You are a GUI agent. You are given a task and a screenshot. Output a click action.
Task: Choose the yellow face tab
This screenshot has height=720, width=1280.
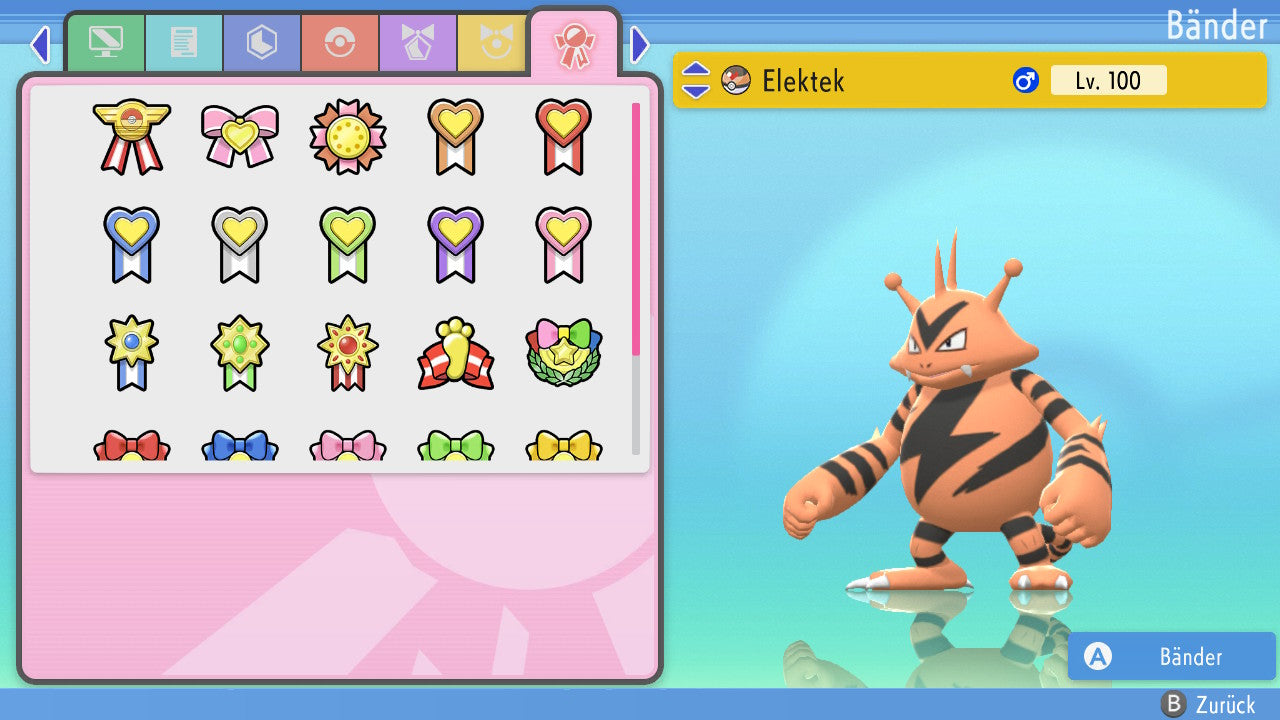click(493, 43)
